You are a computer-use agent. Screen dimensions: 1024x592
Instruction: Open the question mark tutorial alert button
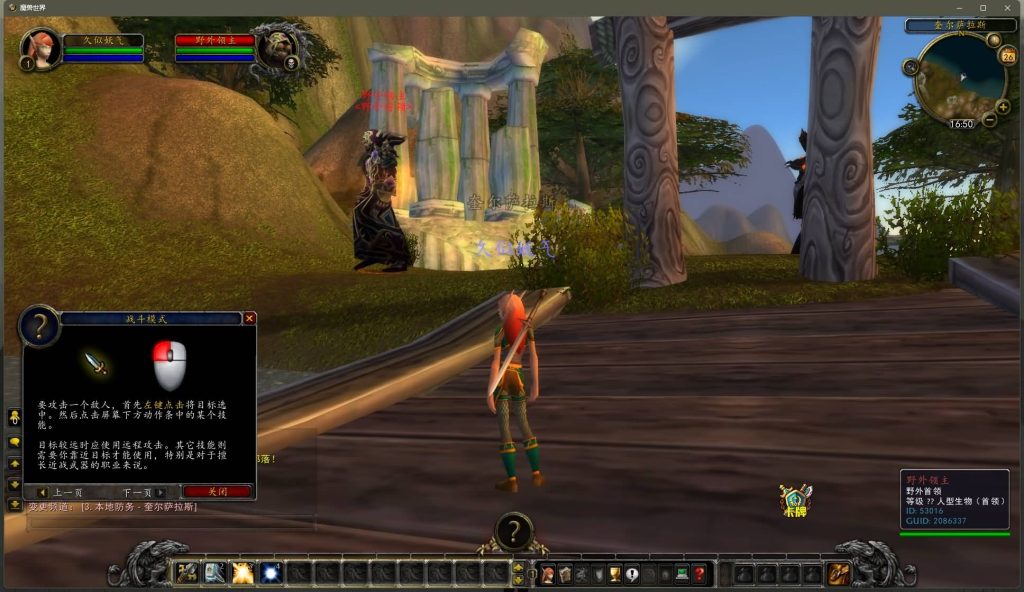pos(514,531)
